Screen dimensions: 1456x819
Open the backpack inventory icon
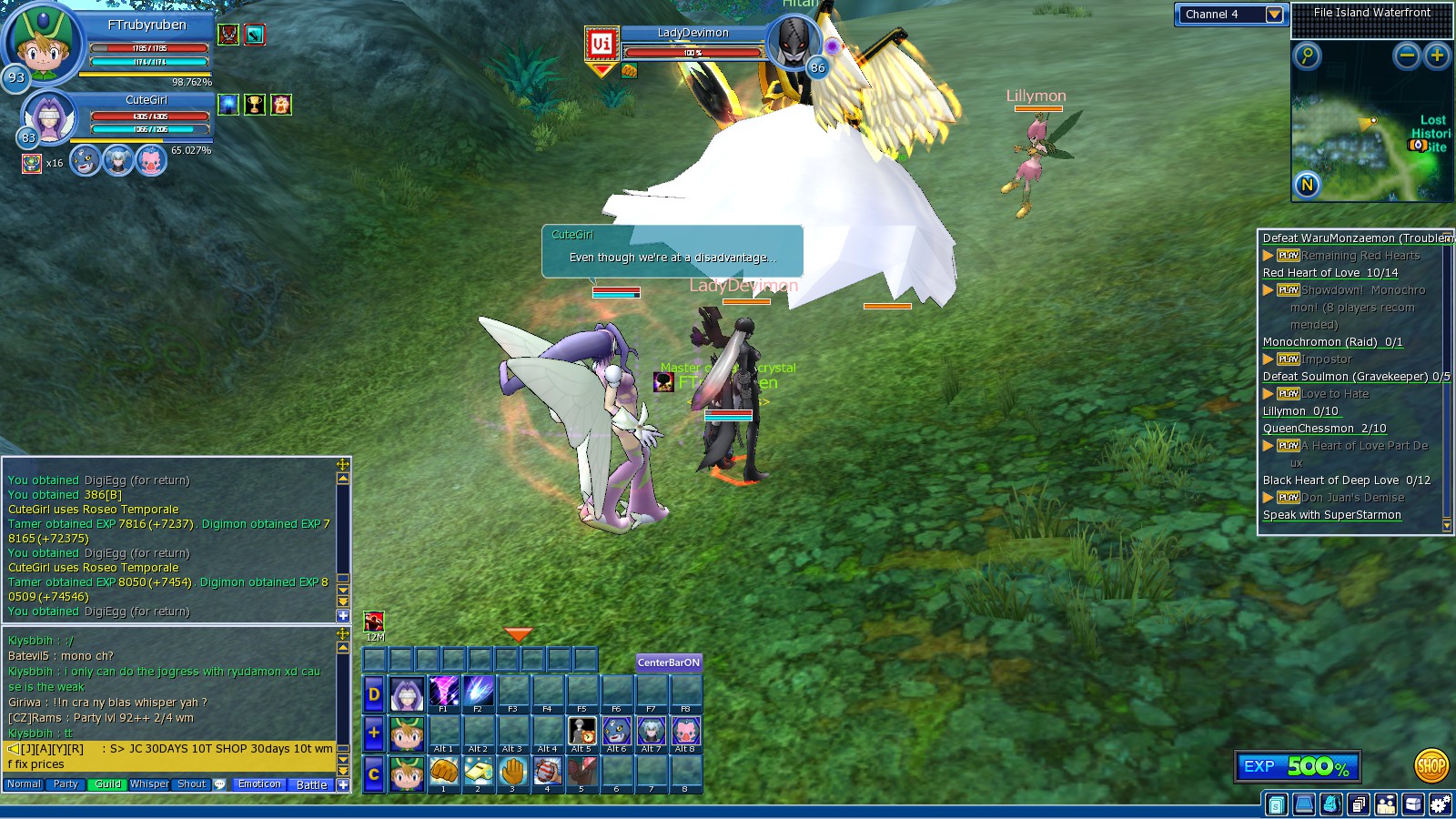point(1330,804)
